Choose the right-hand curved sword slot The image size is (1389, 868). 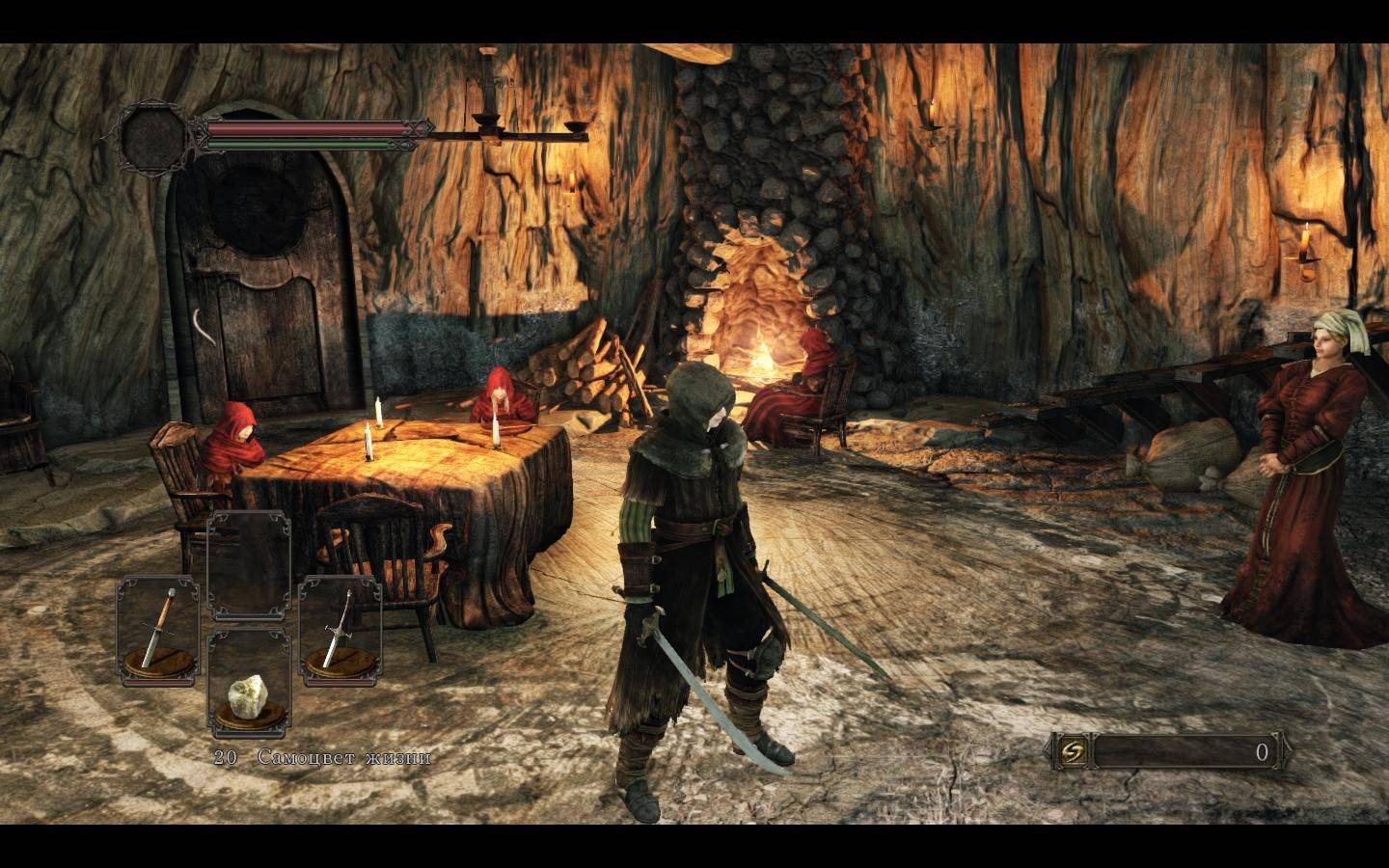click(x=340, y=628)
